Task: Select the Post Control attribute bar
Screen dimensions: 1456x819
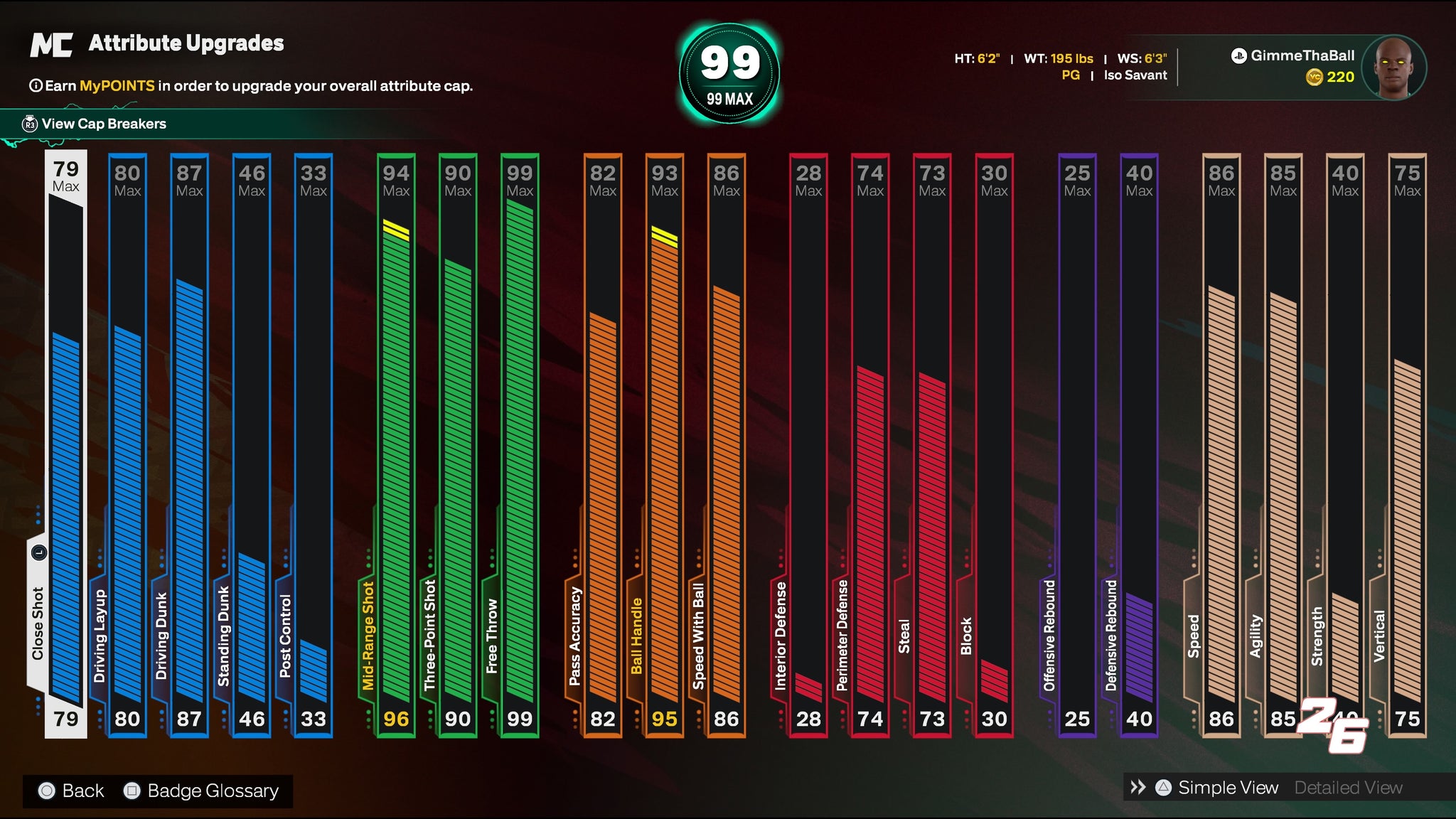Action: pyautogui.click(x=314, y=444)
